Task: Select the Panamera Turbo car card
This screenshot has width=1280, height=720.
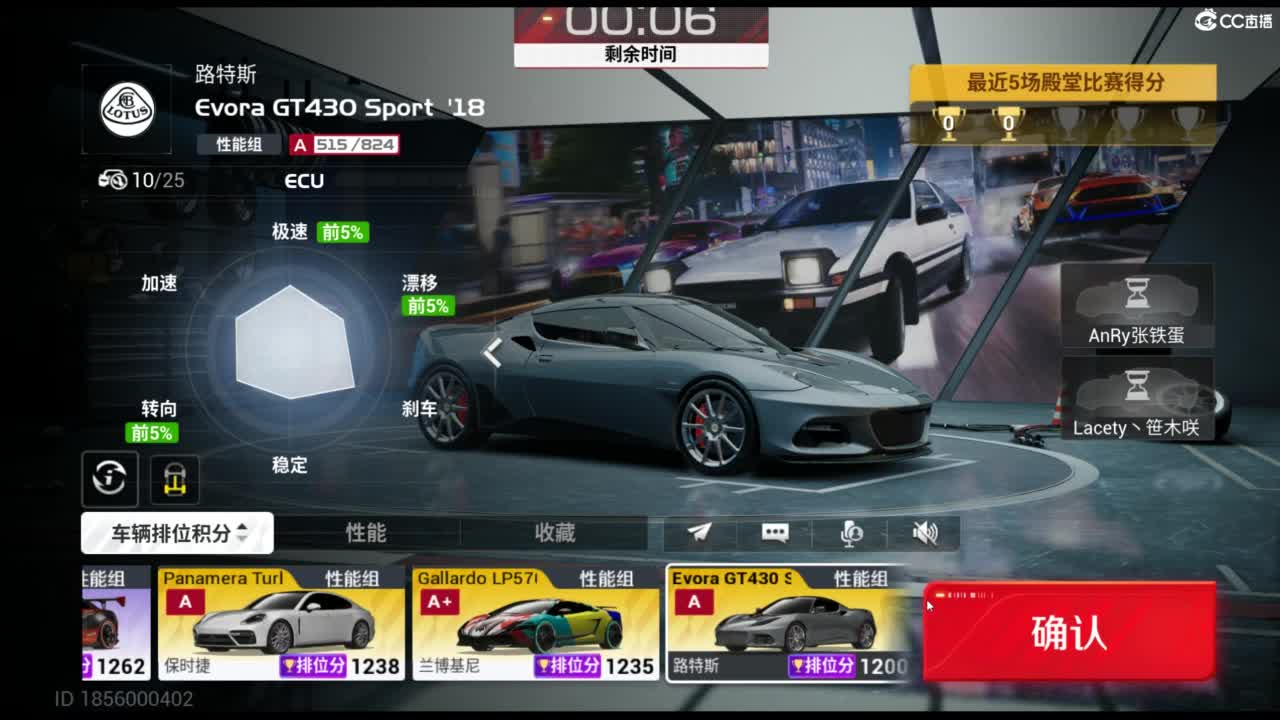Action: pos(281,623)
